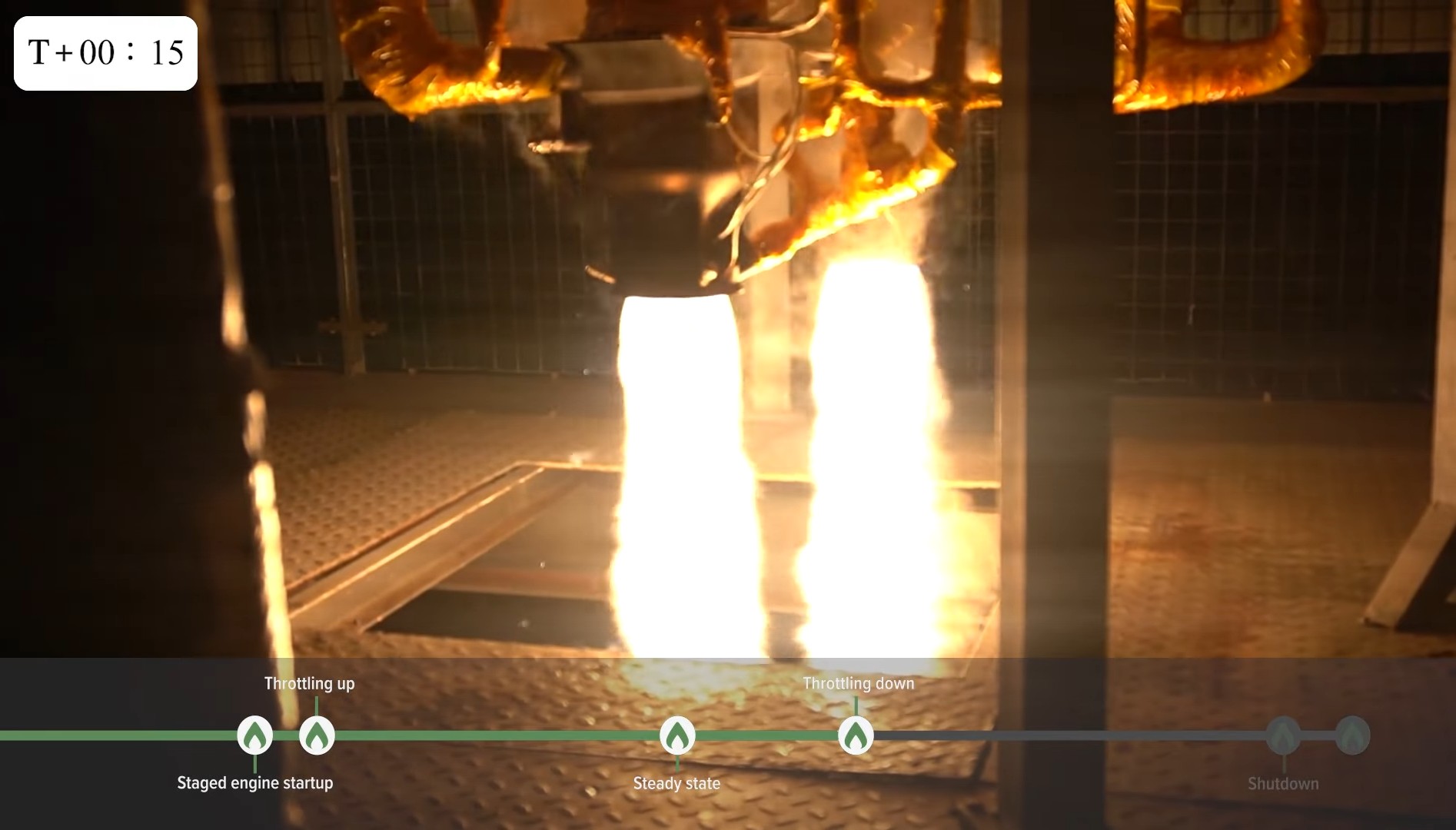The width and height of the screenshot is (1456, 830).
Task: Select the Staged engine startup marker
Action: point(255,735)
